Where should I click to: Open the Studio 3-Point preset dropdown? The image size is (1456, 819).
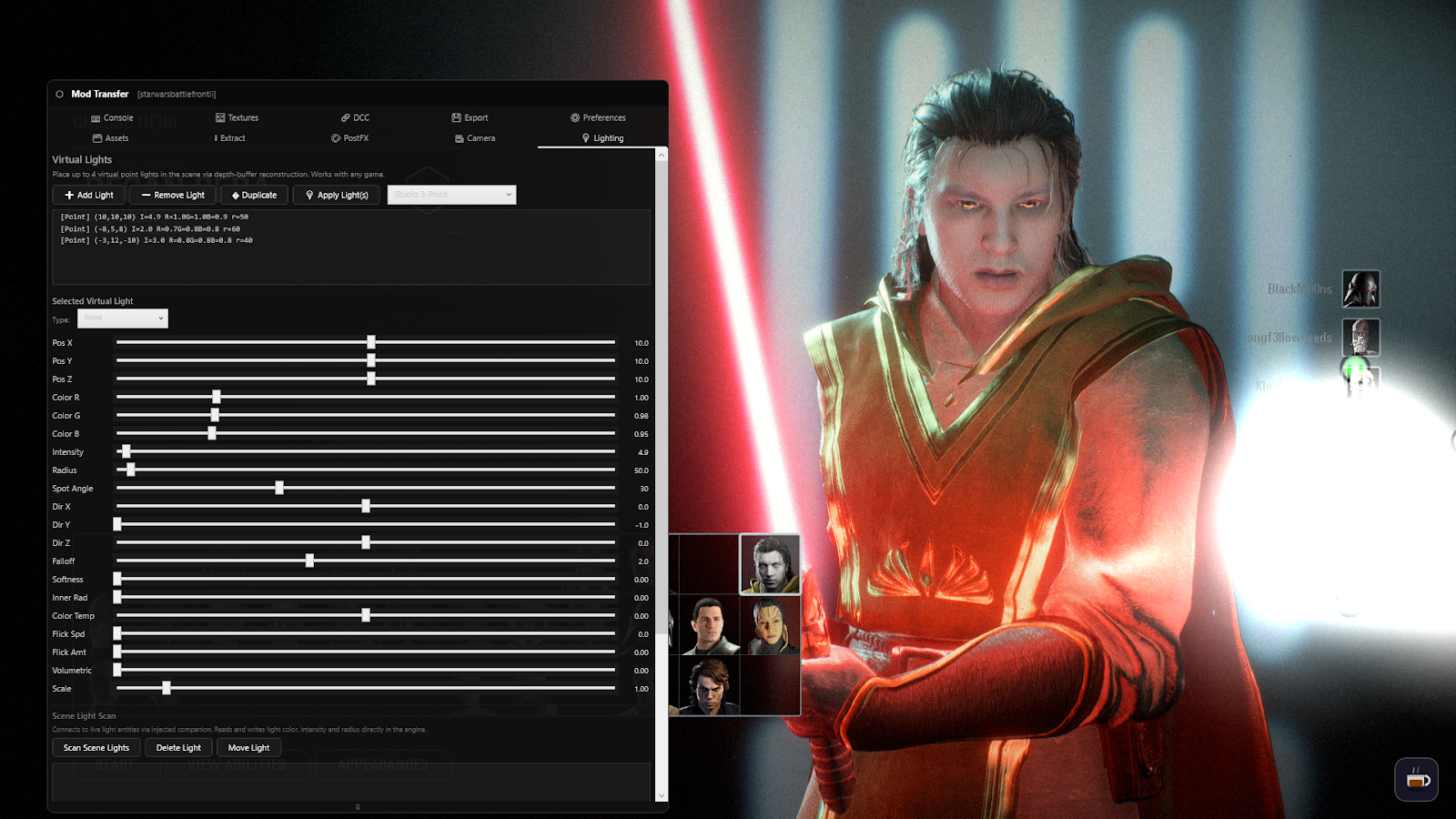[x=451, y=195]
